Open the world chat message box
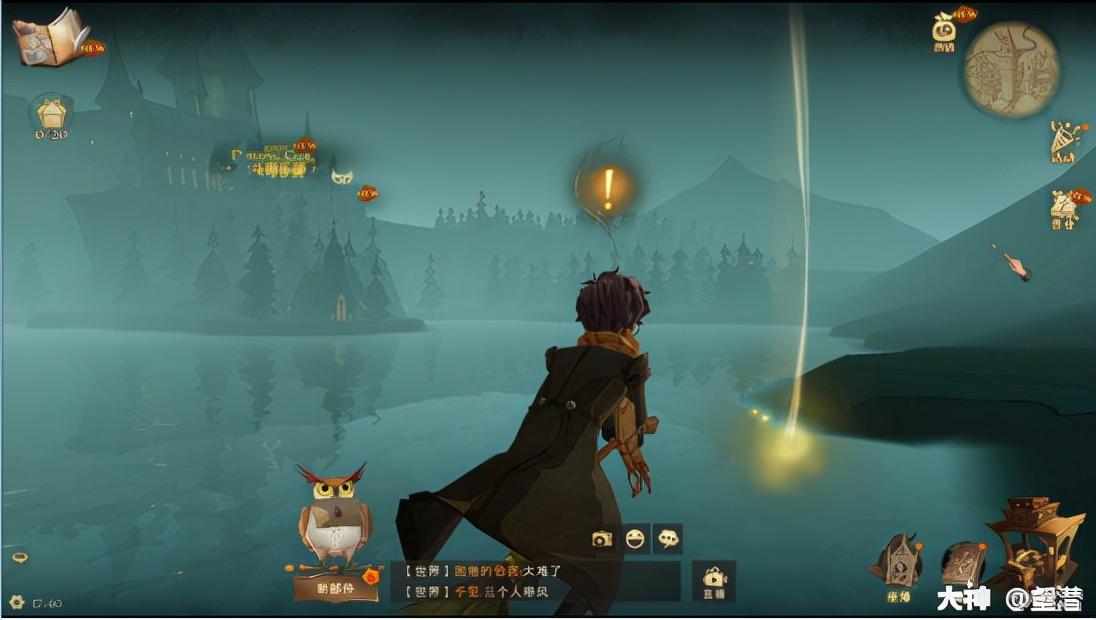The image size is (1096, 620). click(535, 581)
